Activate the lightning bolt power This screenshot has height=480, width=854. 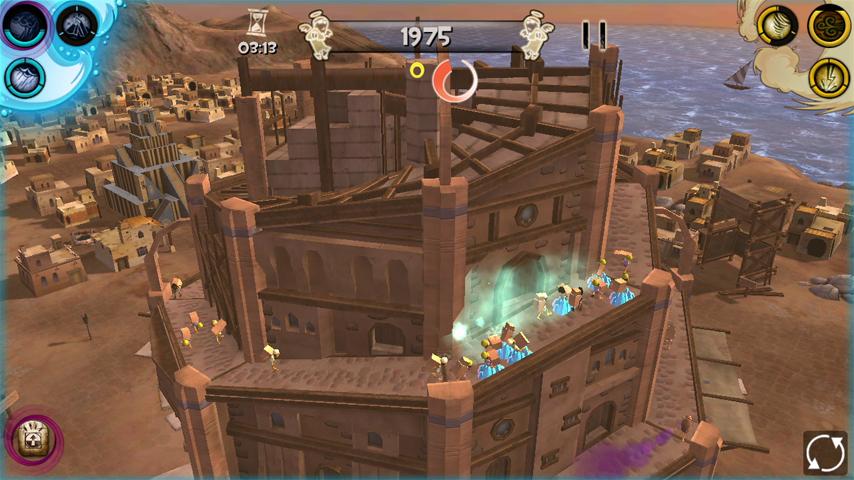(x=829, y=77)
